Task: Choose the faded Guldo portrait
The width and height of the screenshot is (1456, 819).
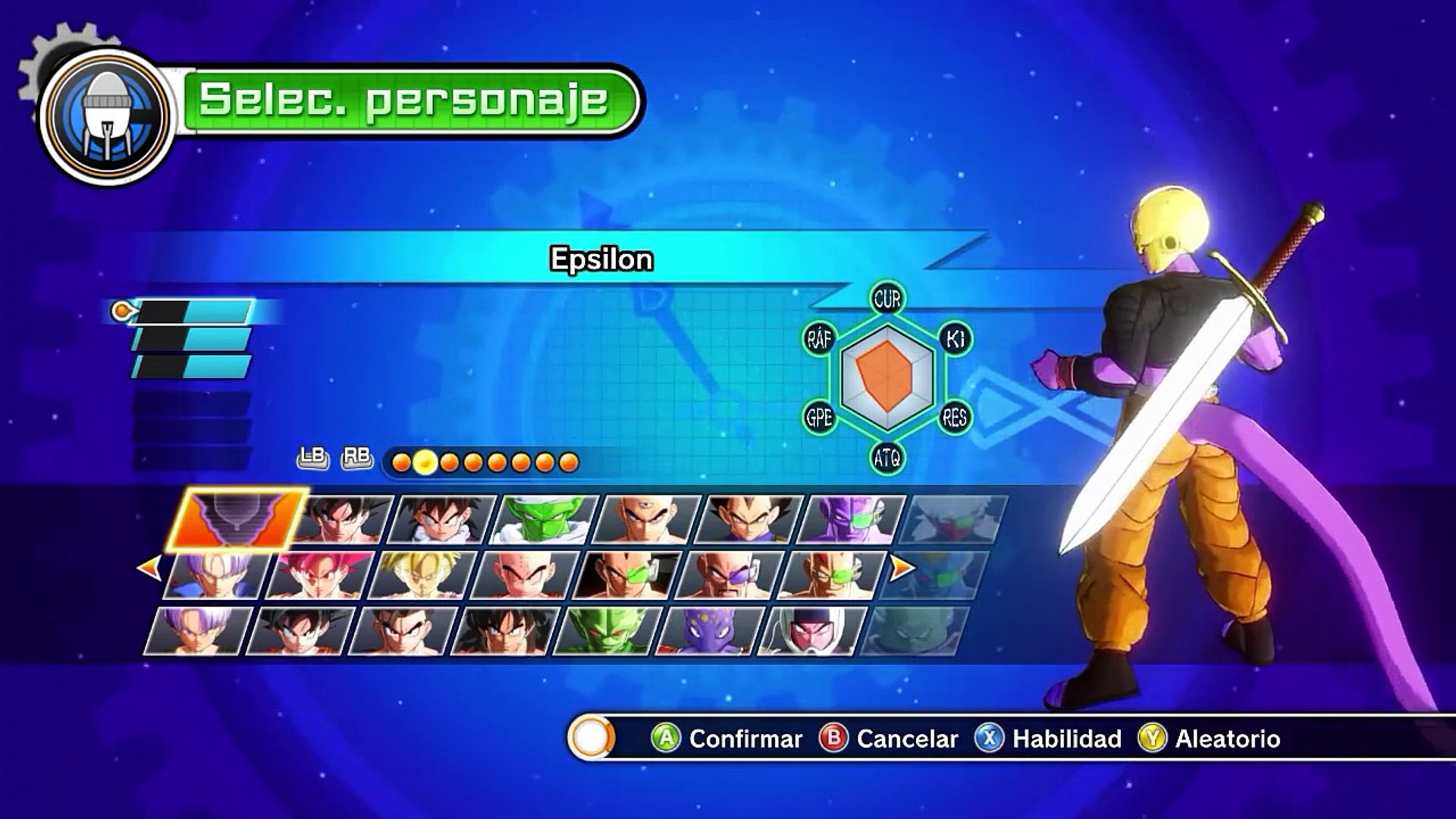Action: [x=915, y=631]
